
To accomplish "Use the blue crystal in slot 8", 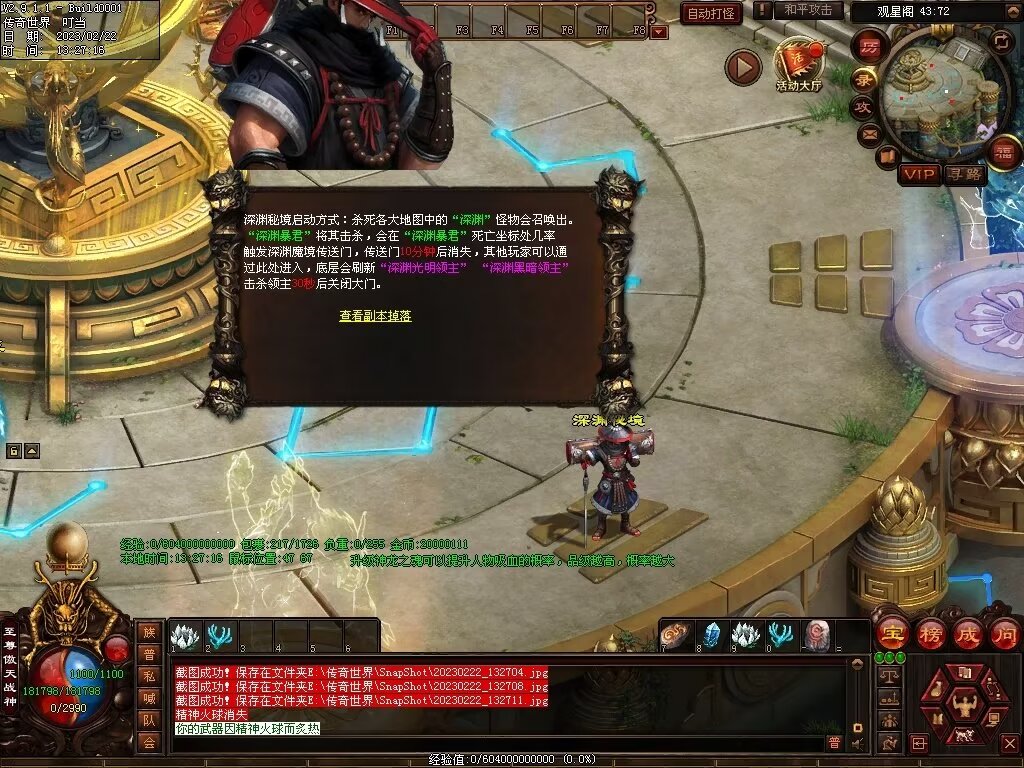I will (x=711, y=636).
